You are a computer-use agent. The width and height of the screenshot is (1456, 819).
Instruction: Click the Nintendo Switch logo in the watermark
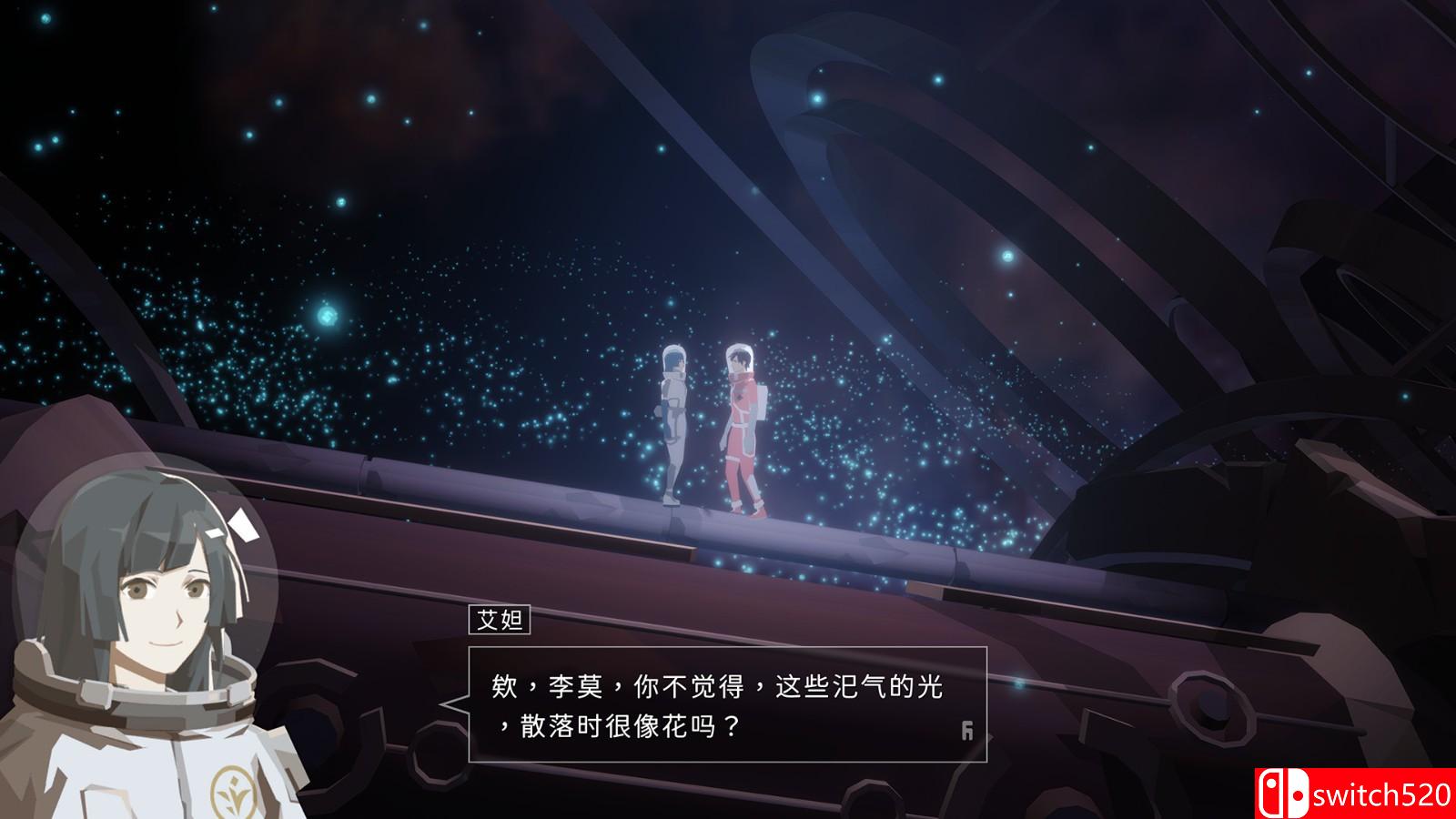(x=1284, y=791)
